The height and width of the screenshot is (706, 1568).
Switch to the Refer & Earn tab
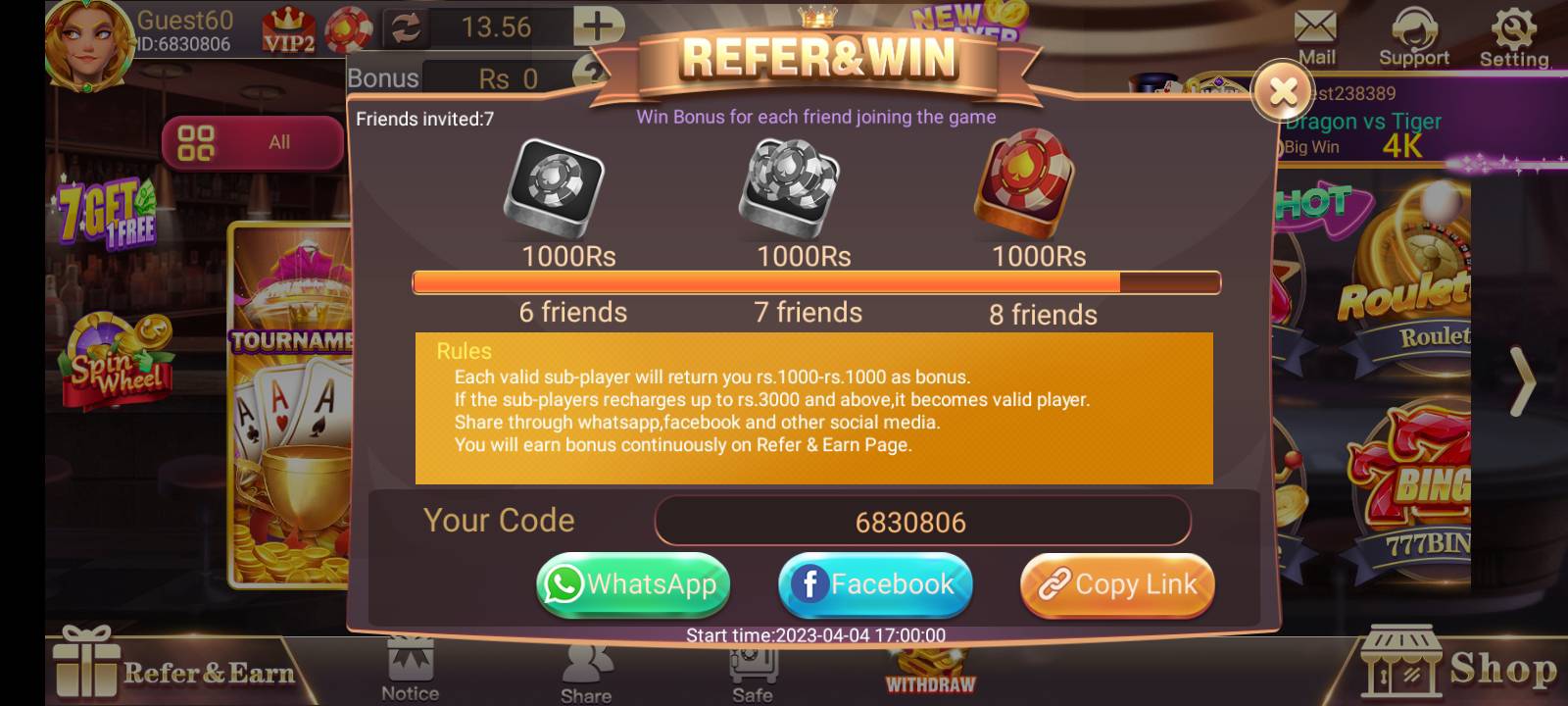coord(176,672)
